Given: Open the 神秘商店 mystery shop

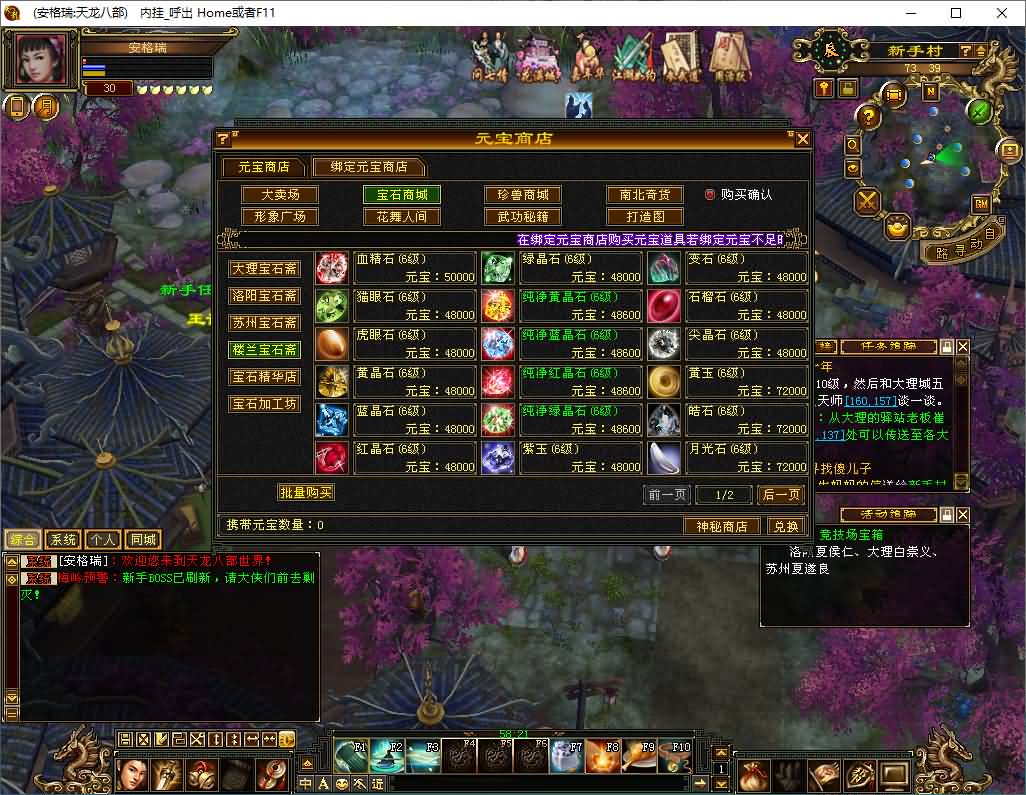Looking at the screenshot, I should tap(722, 526).
